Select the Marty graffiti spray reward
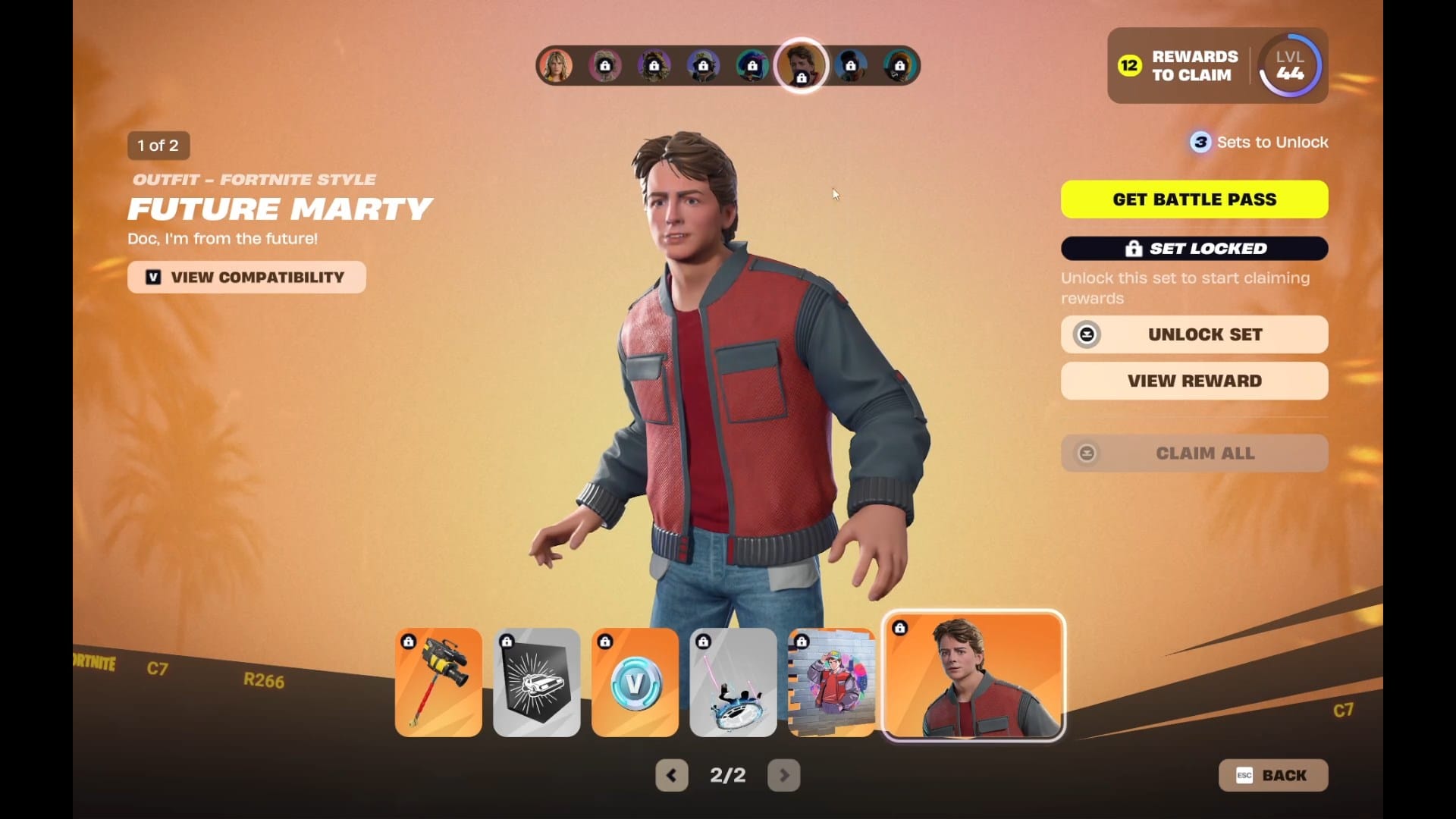 pos(831,682)
